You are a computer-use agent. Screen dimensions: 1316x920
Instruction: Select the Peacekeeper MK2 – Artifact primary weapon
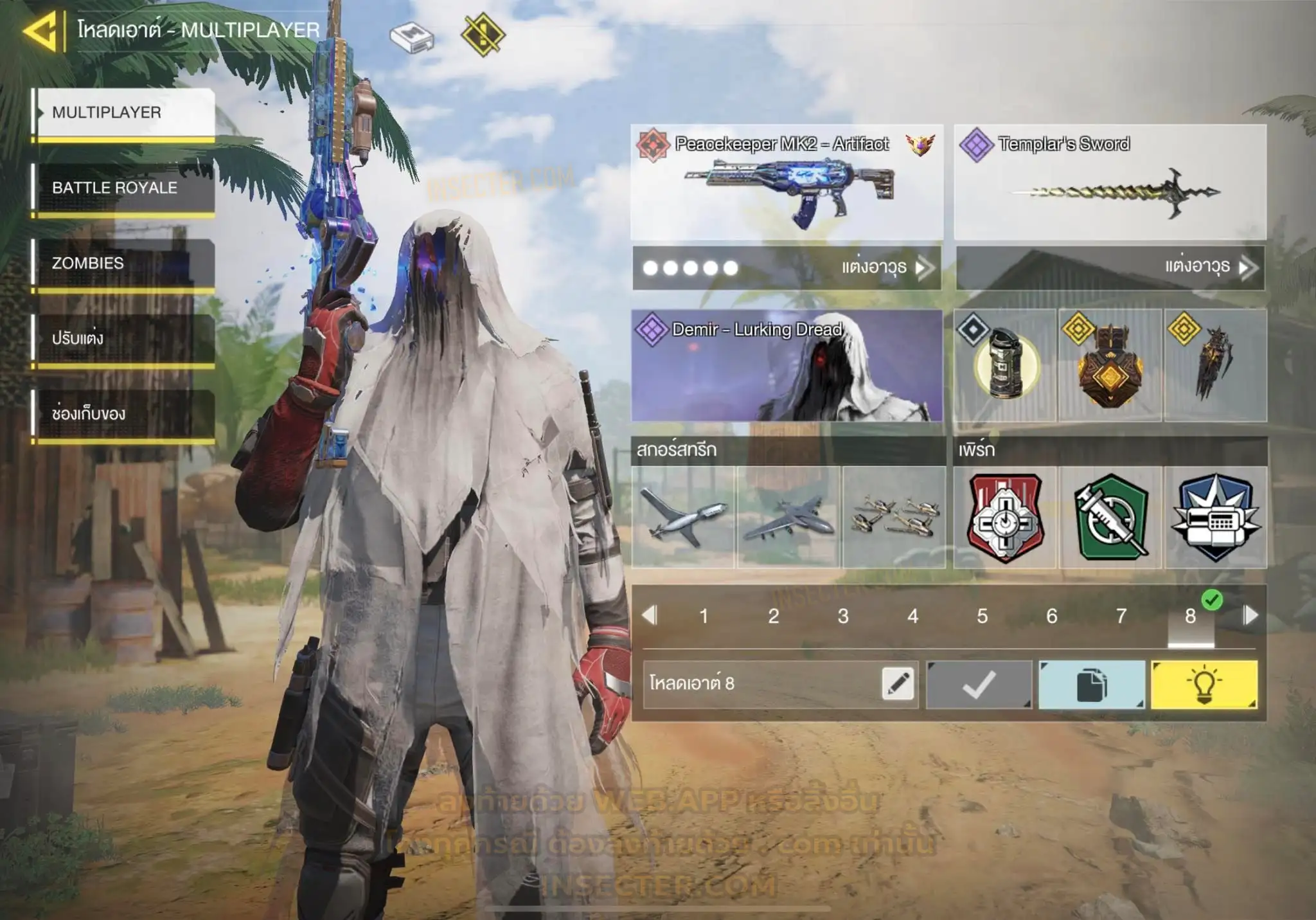(x=787, y=183)
